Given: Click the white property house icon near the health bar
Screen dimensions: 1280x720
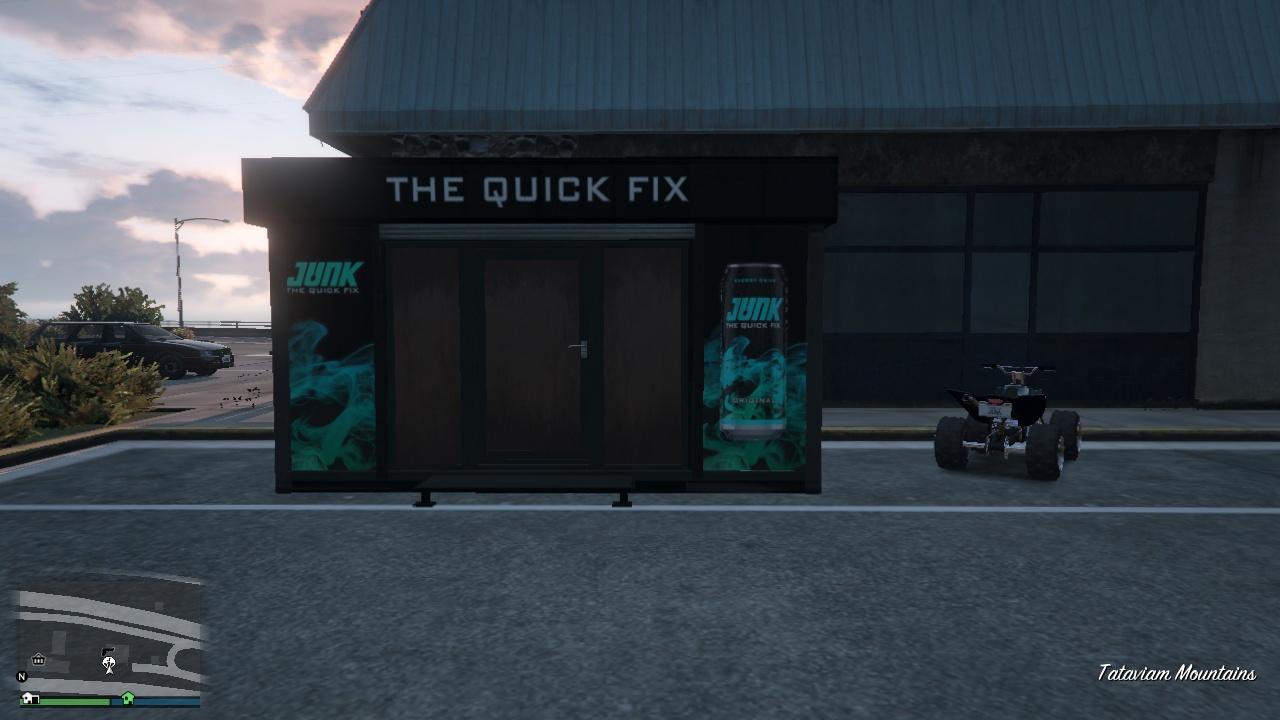Looking at the screenshot, I should [28, 698].
